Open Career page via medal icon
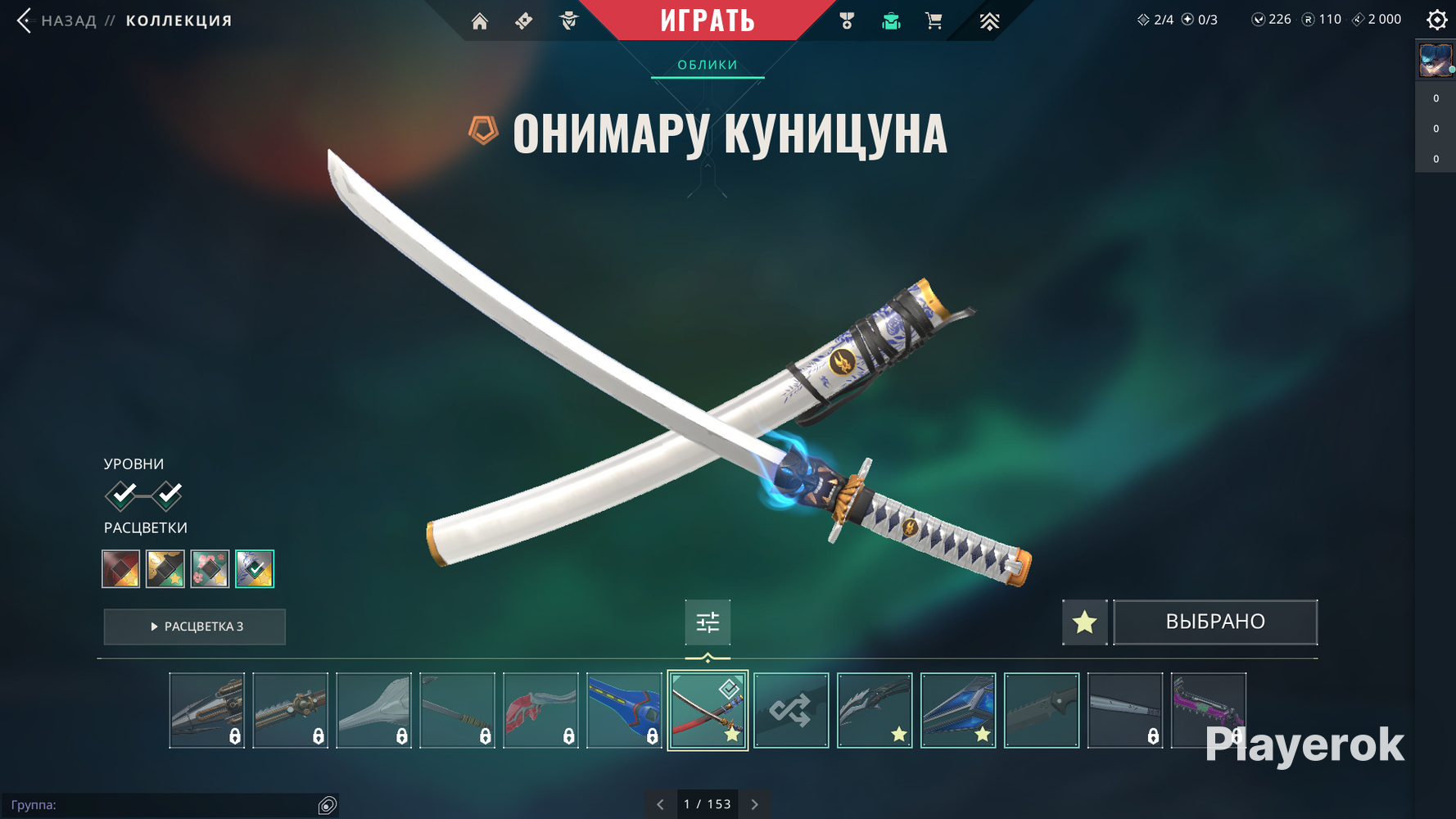The width and height of the screenshot is (1456, 819). point(848,21)
